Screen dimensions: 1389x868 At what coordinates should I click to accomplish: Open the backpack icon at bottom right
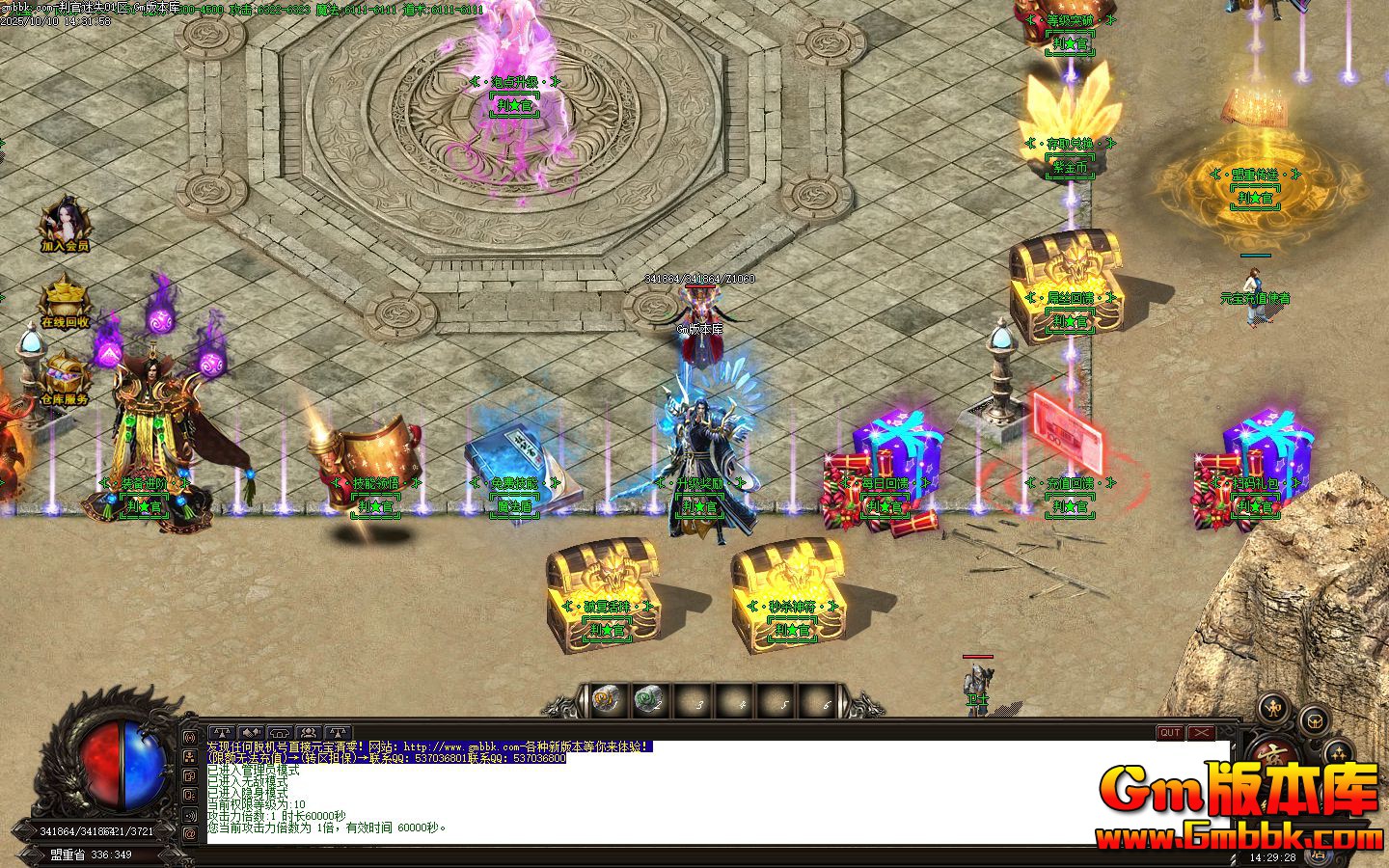pos(1314,721)
